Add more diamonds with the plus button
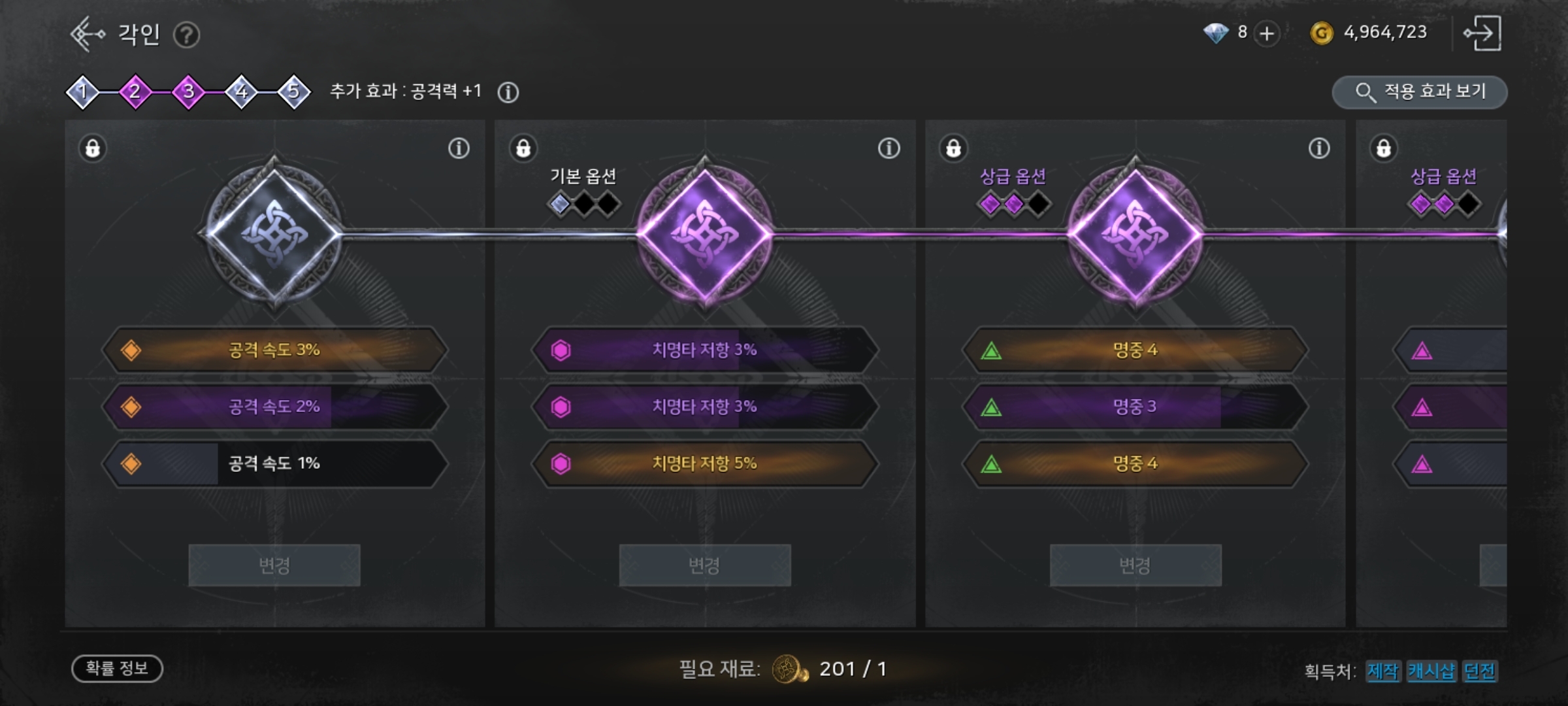The width and height of the screenshot is (1568, 706). (1266, 33)
